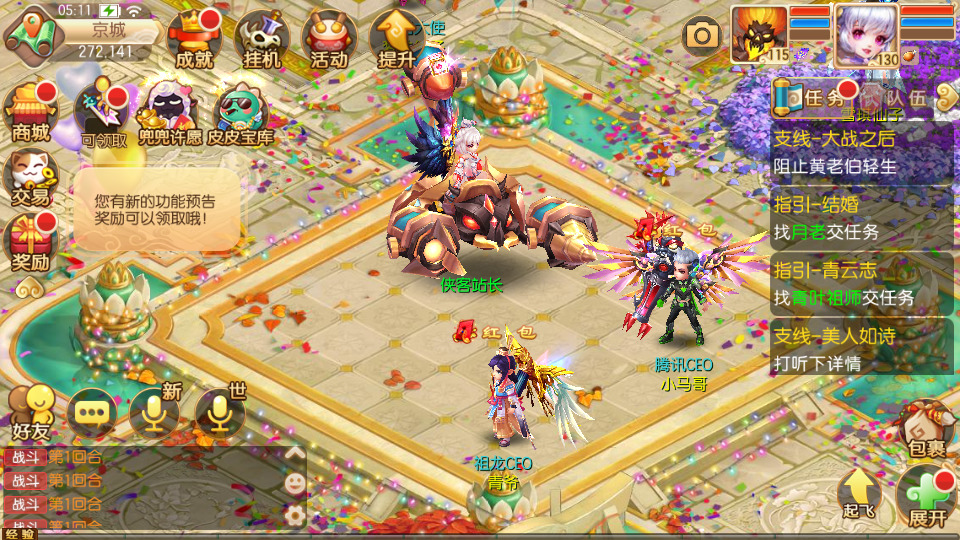Open the 成就 achievements icon
This screenshot has width=960, height=540.
[193, 40]
